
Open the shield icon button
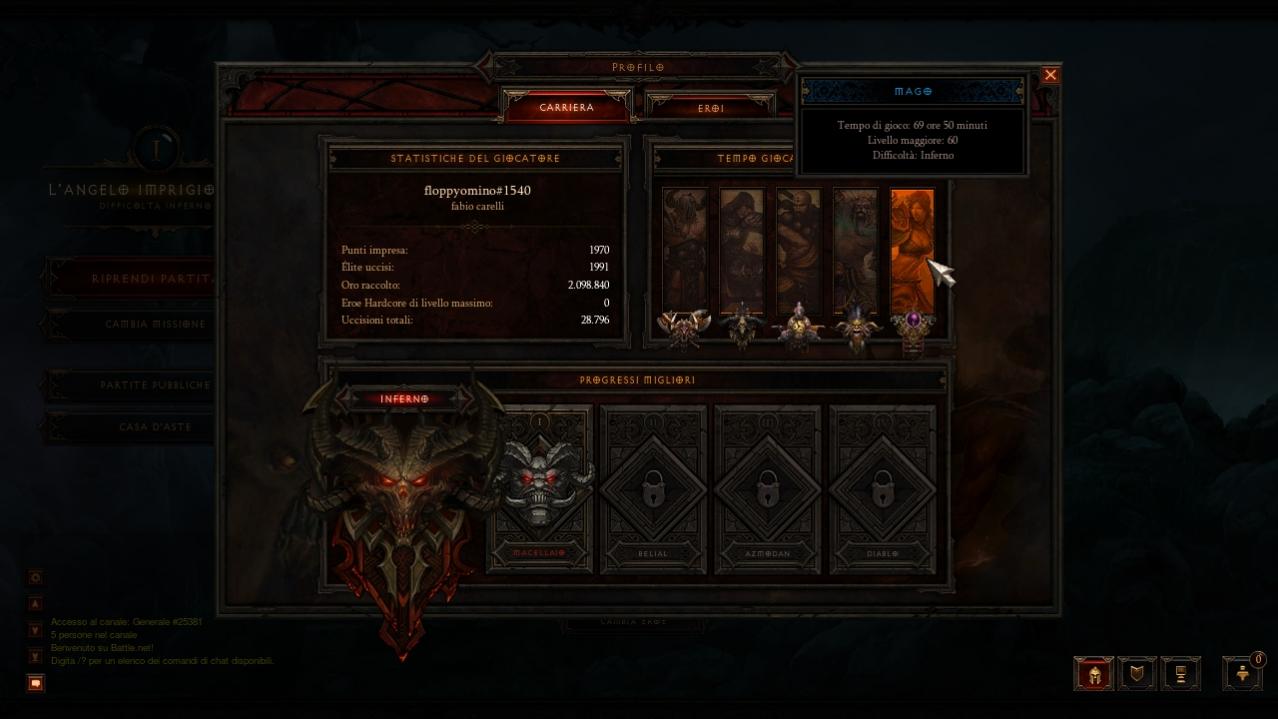click(1137, 674)
